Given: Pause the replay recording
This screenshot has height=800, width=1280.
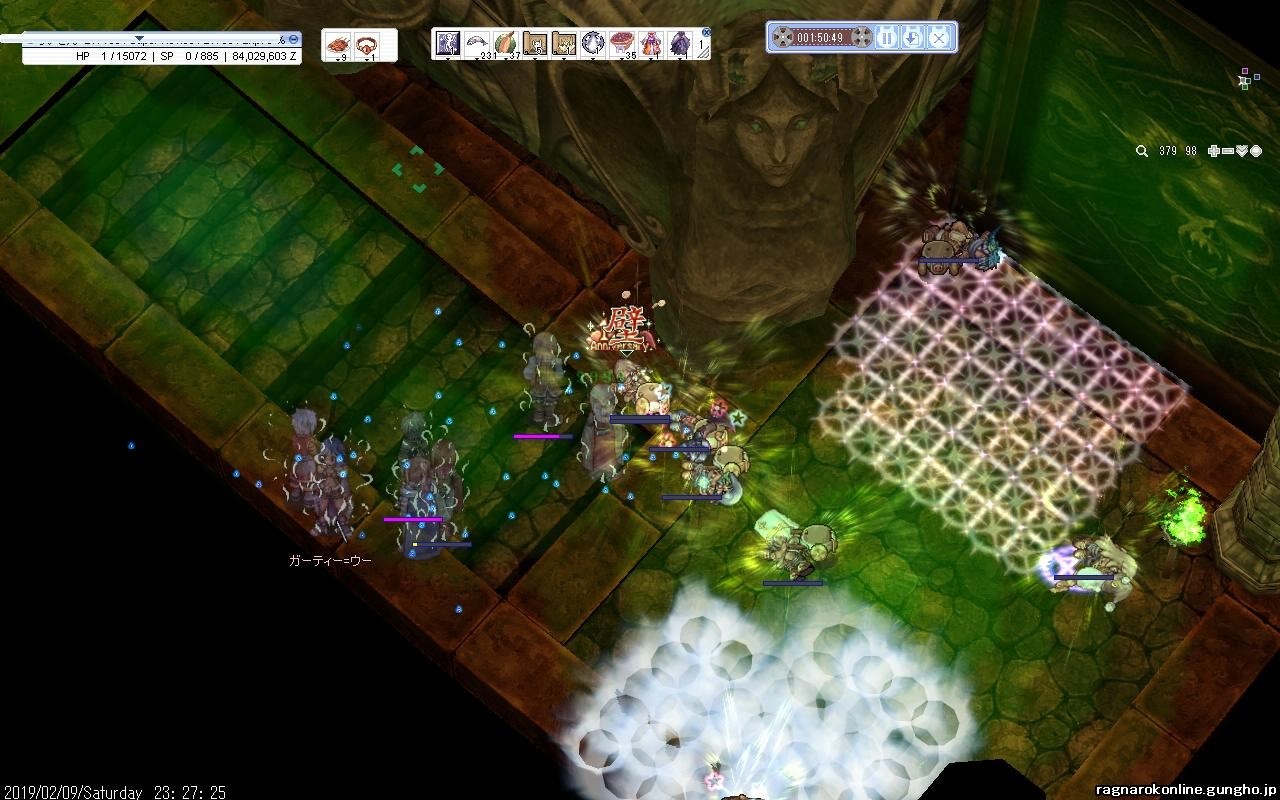Looking at the screenshot, I should tap(886, 38).
